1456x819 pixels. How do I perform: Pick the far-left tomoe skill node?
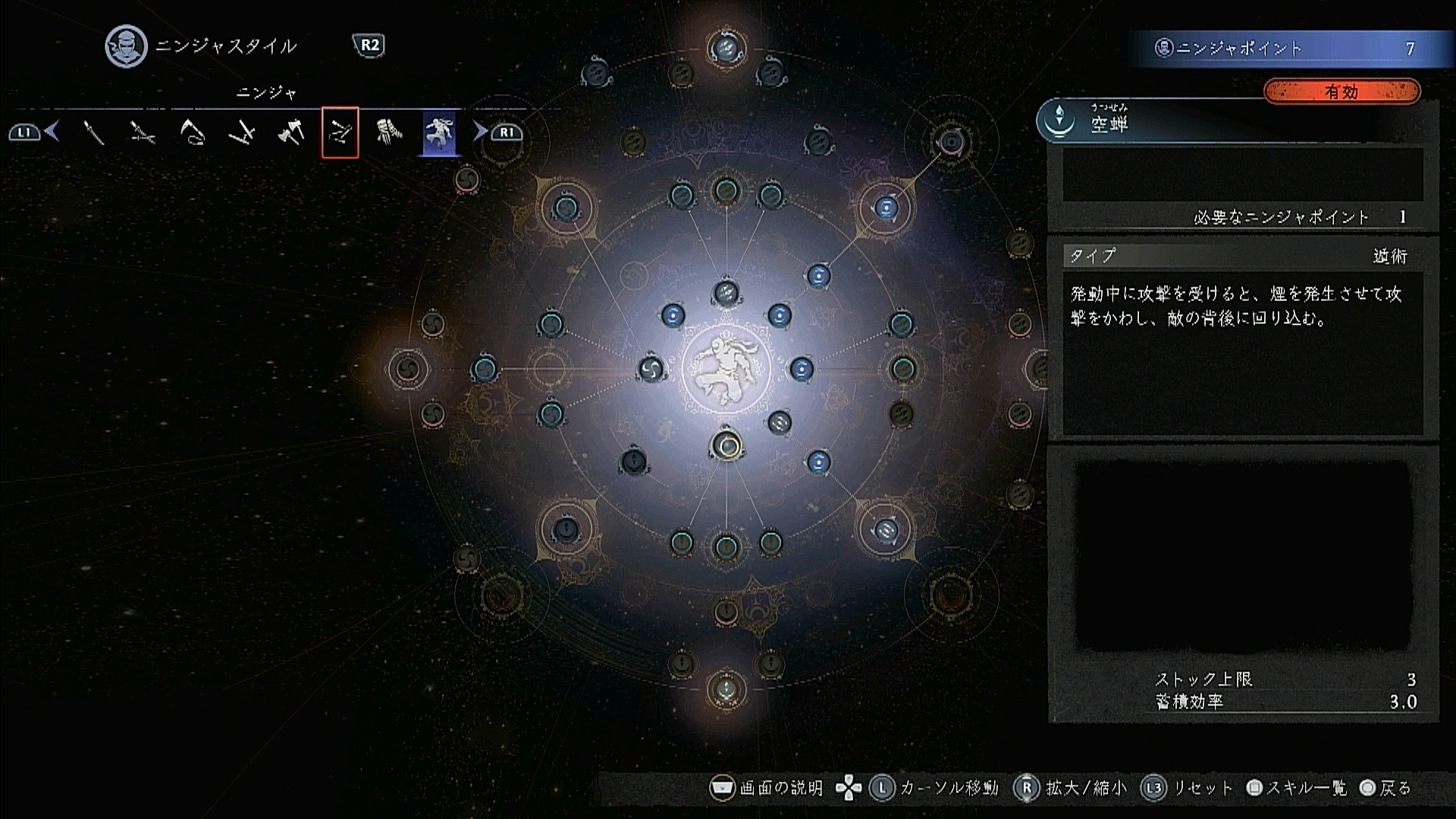coord(408,369)
